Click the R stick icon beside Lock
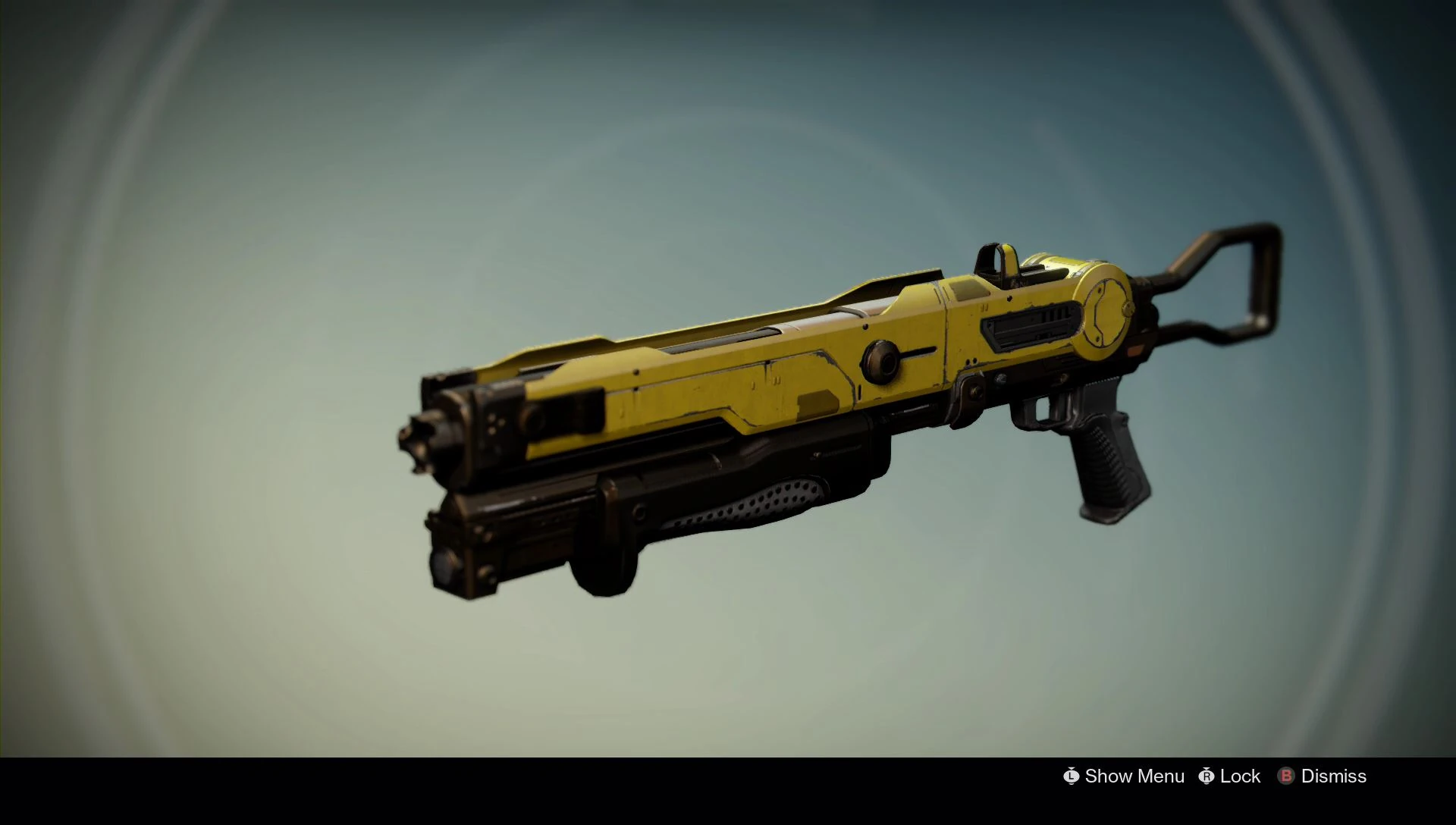This screenshot has height=825, width=1456. pyautogui.click(x=1206, y=776)
